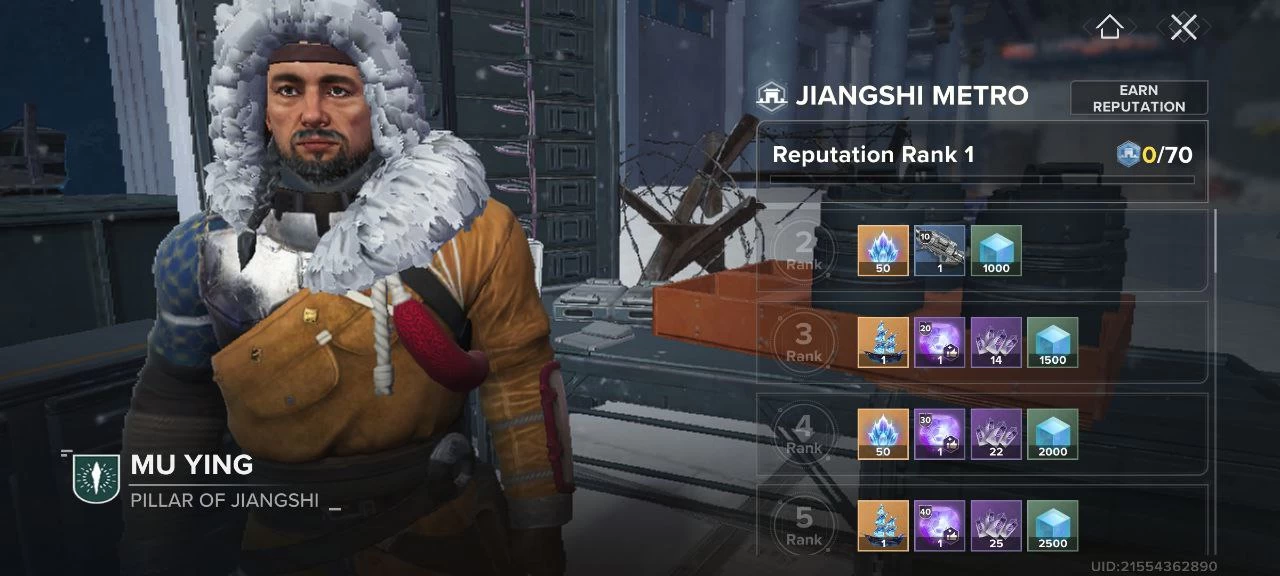Select the Rank 2 weapon reward
The width and height of the screenshot is (1280, 576).
[x=940, y=250]
